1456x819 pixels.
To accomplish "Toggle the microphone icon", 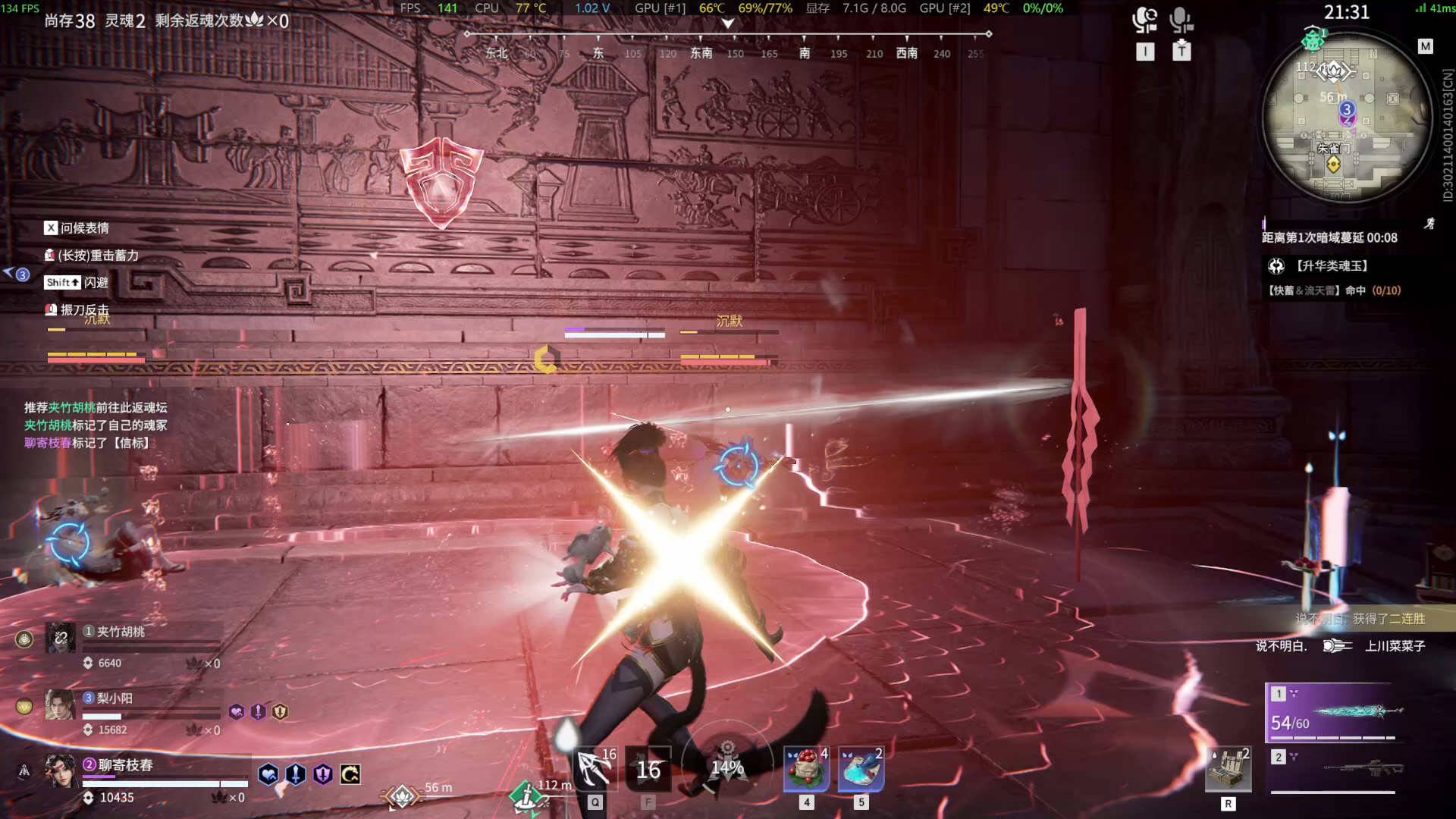I will [x=1181, y=20].
